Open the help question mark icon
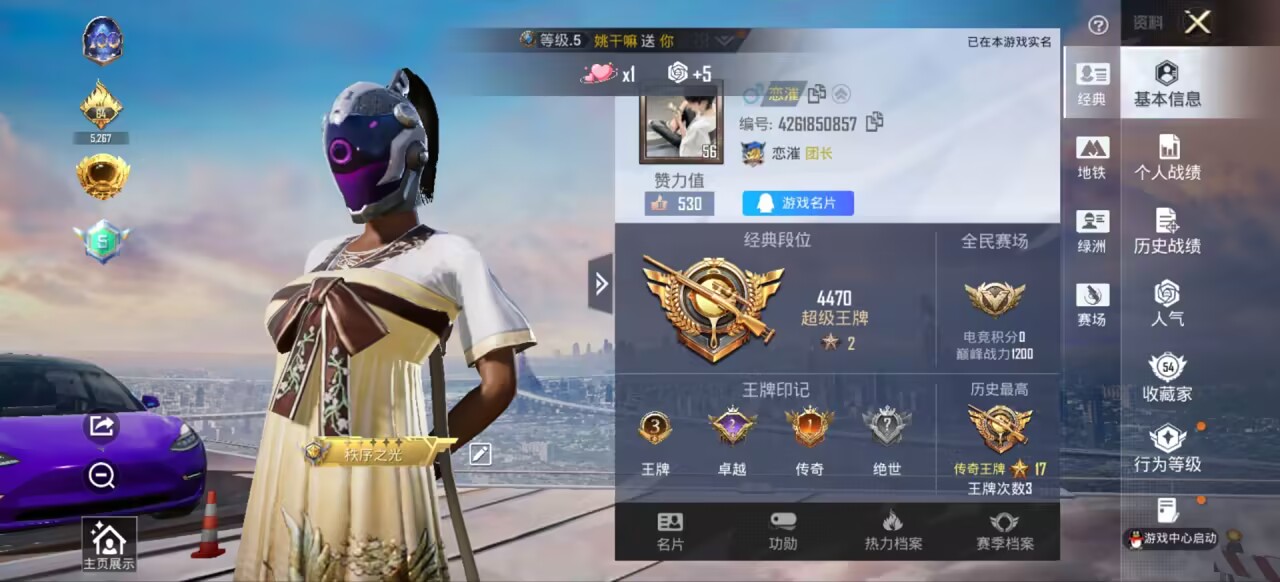The height and width of the screenshot is (582, 1280). click(x=1098, y=26)
